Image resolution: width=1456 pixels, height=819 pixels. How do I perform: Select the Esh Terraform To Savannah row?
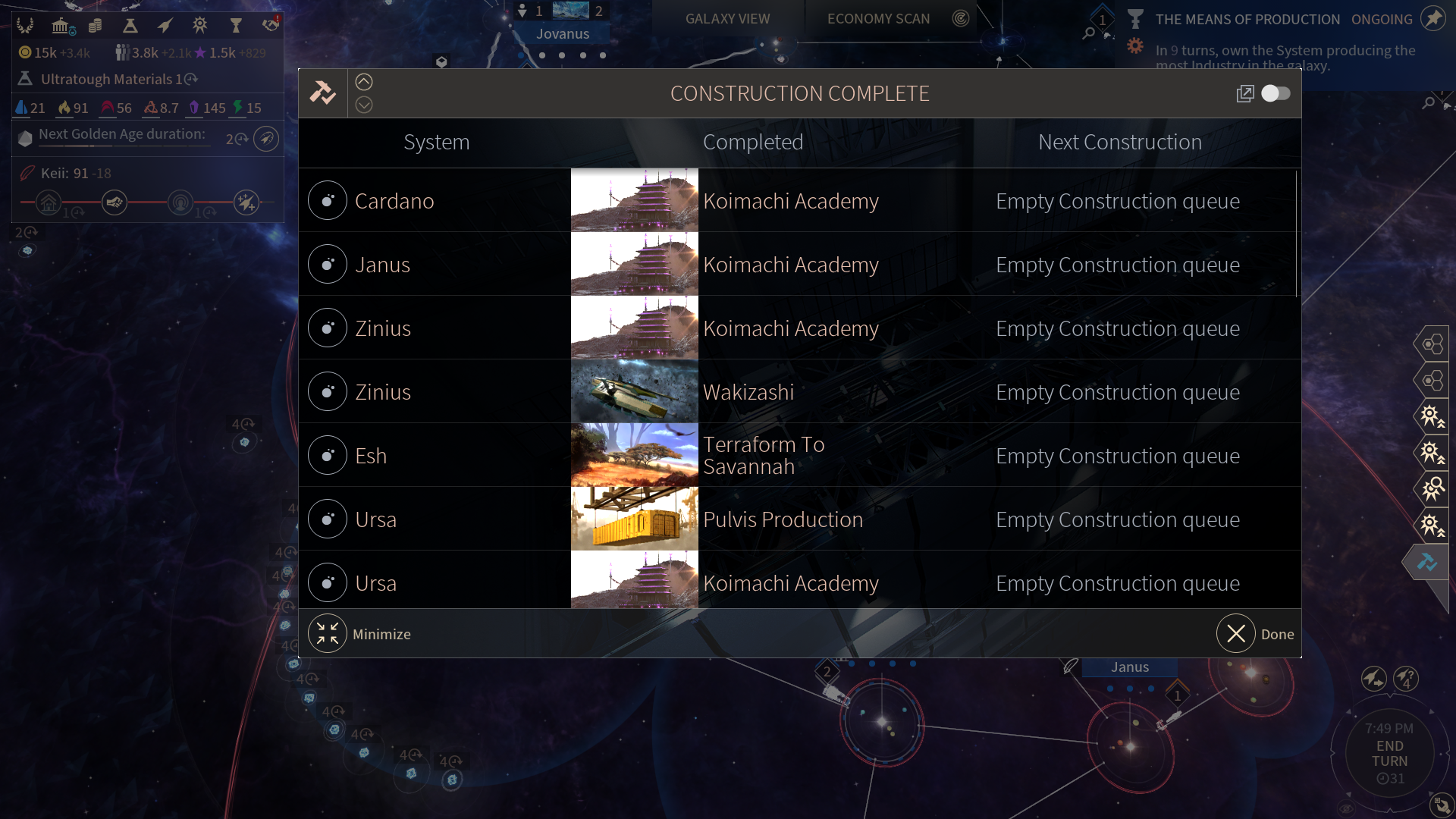coord(764,455)
